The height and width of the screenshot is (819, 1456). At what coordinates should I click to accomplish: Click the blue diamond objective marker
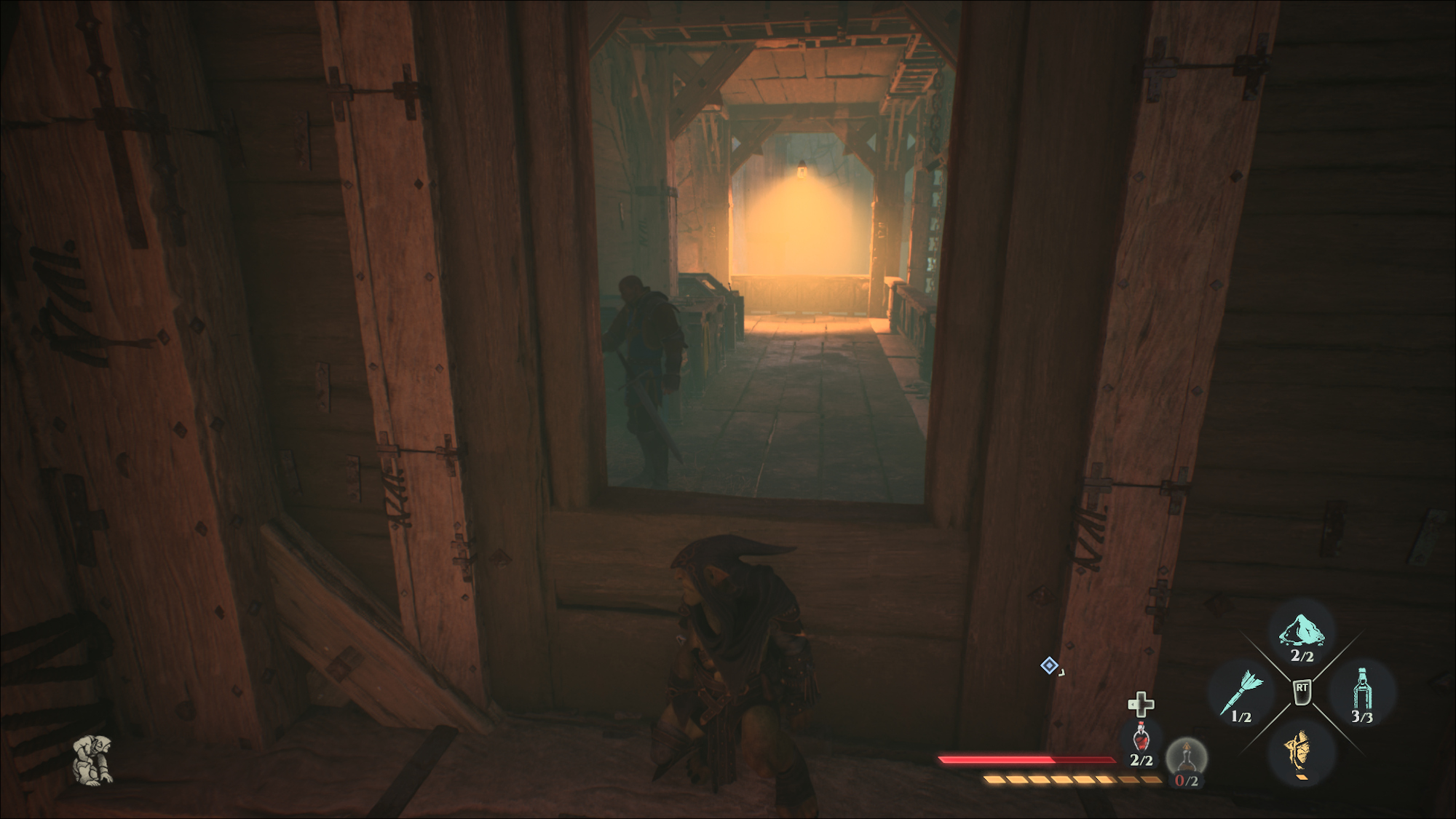click(x=1049, y=665)
